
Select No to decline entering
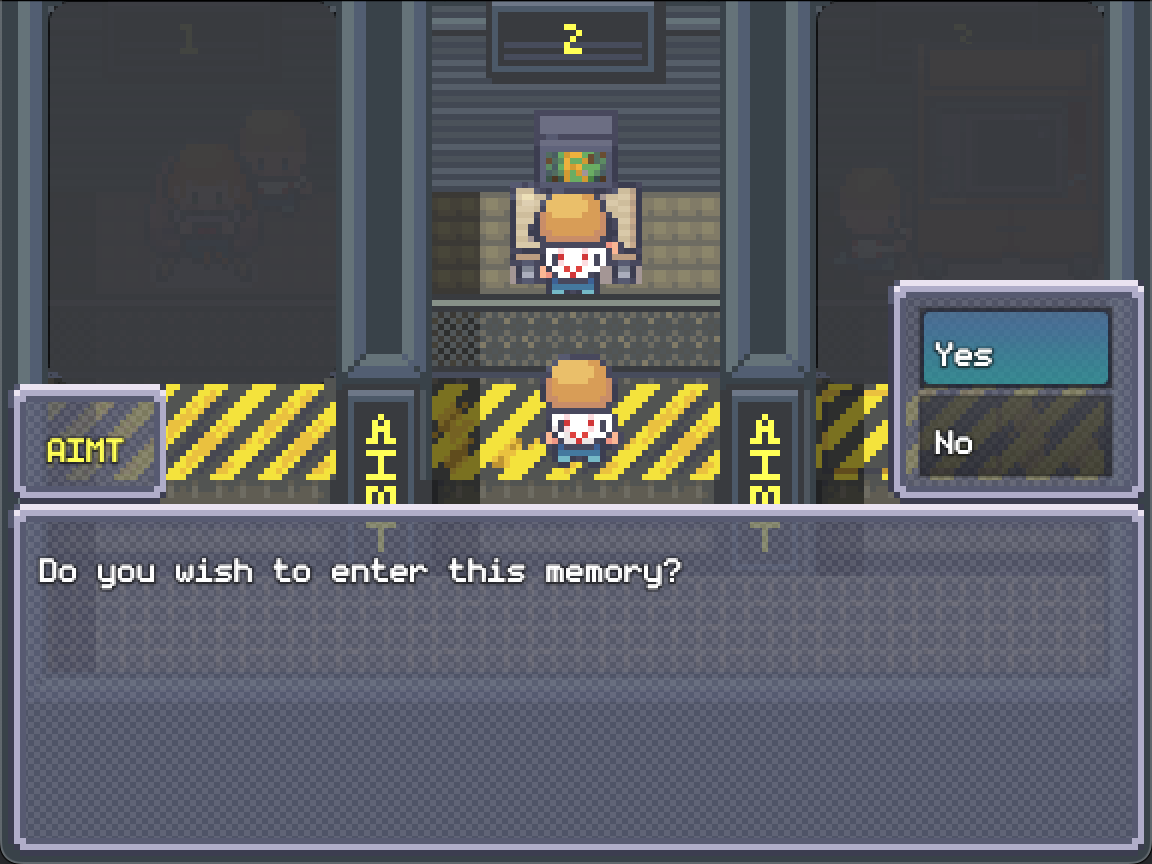(x=1014, y=439)
